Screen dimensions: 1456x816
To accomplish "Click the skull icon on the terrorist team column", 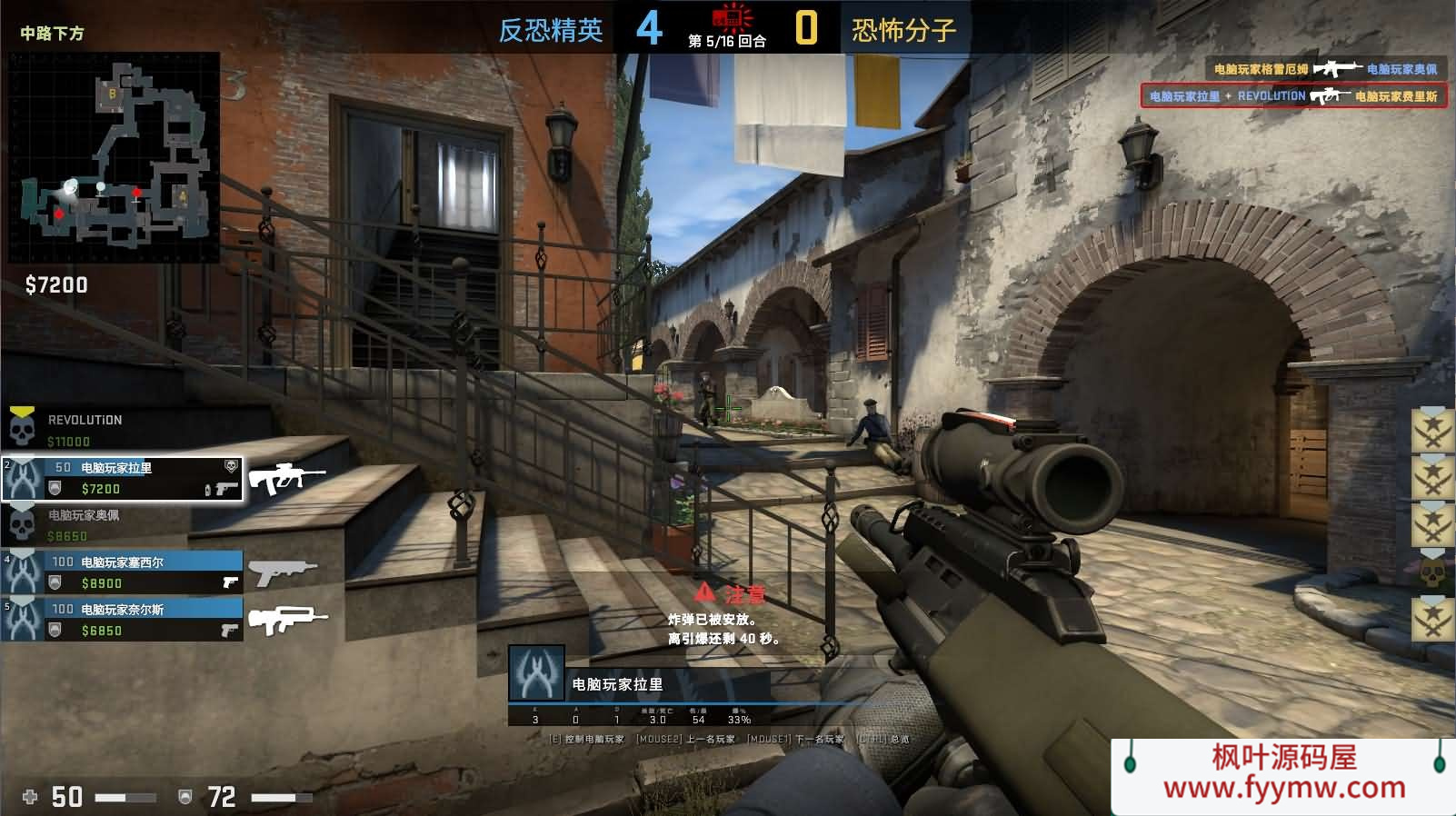I will [x=1431, y=572].
